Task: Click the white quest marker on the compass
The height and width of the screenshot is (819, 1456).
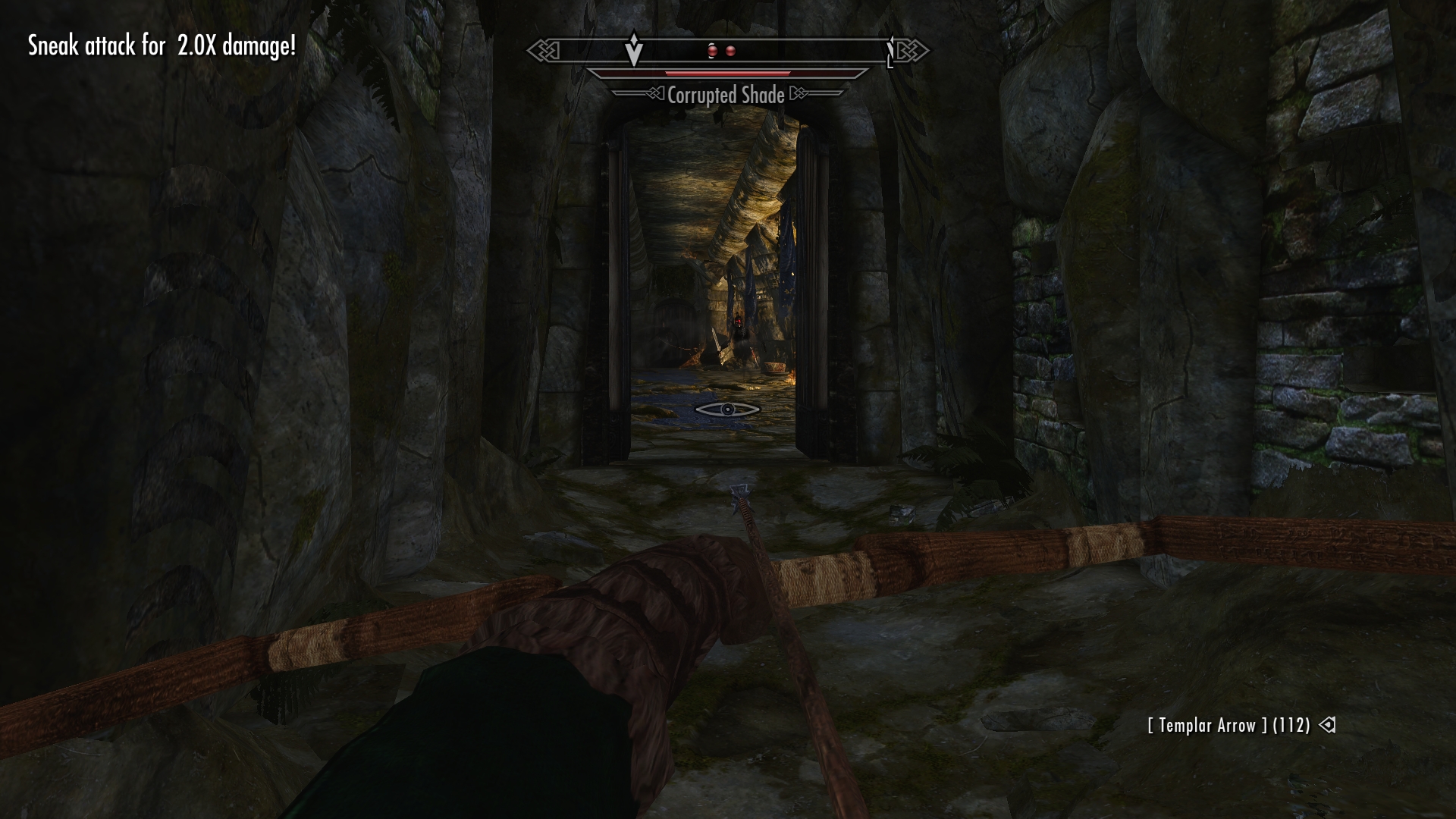Action: tap(634, 50)
